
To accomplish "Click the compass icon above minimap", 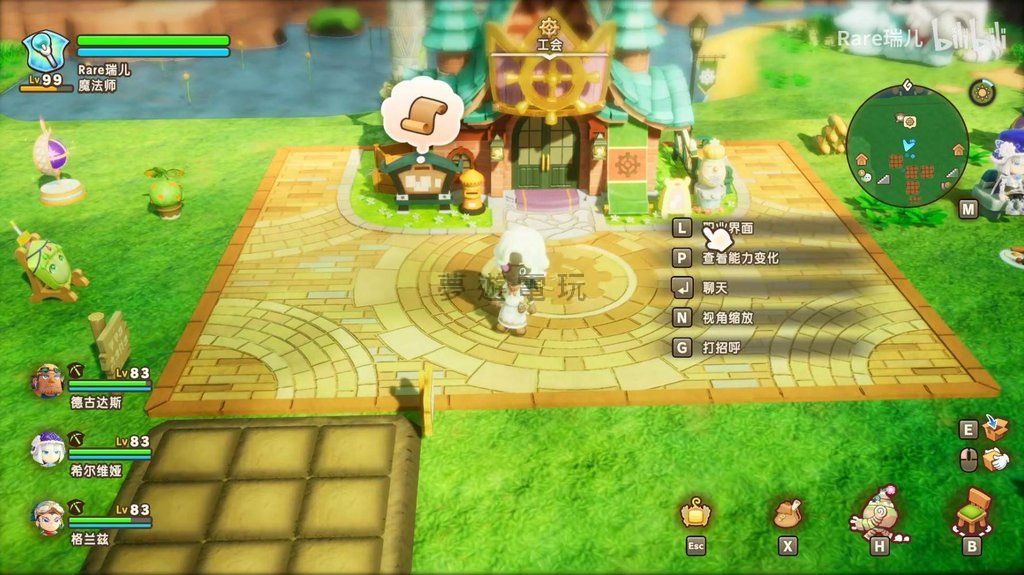I will coord(982,92).
